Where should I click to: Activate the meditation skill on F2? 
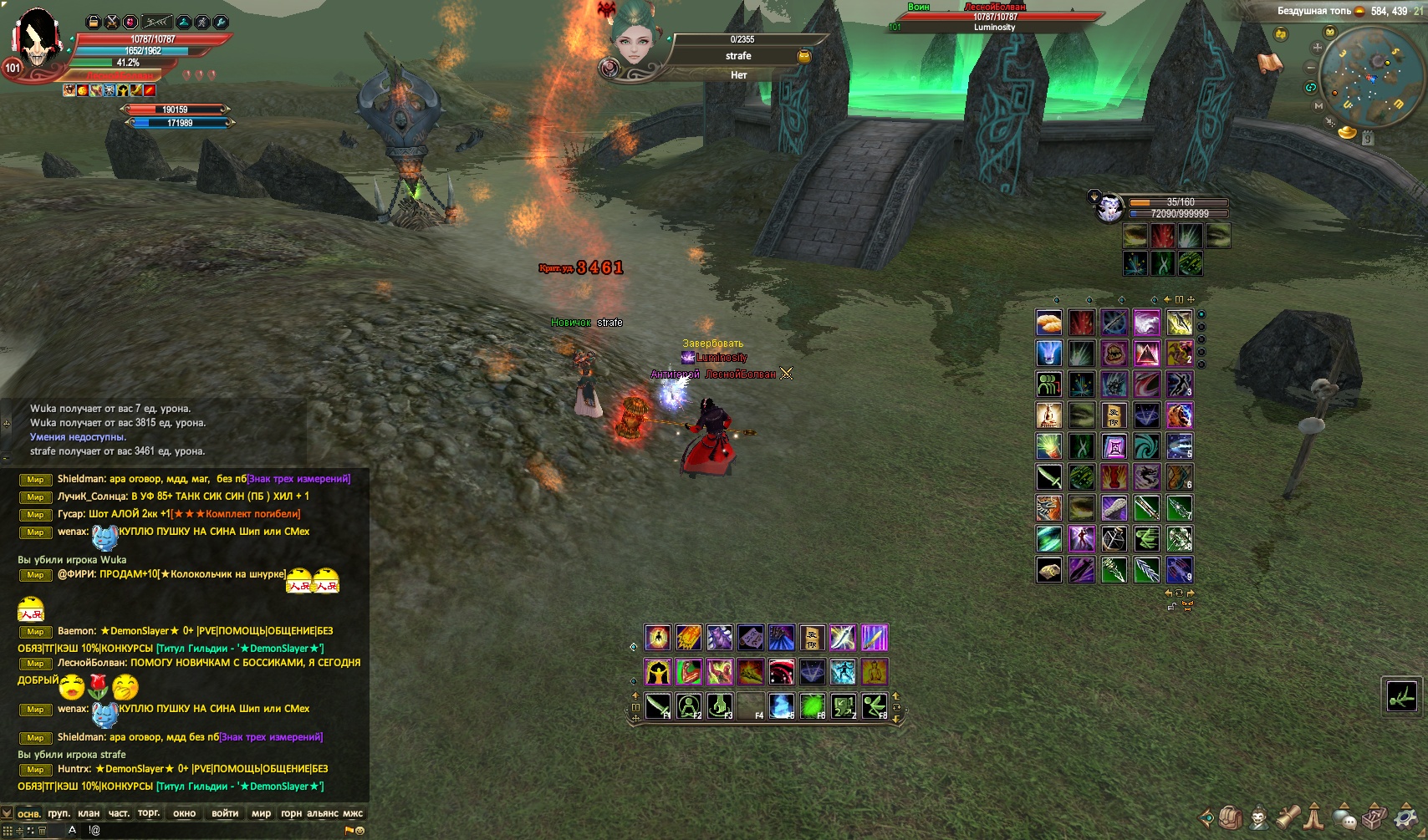click(x=689, y=706)
